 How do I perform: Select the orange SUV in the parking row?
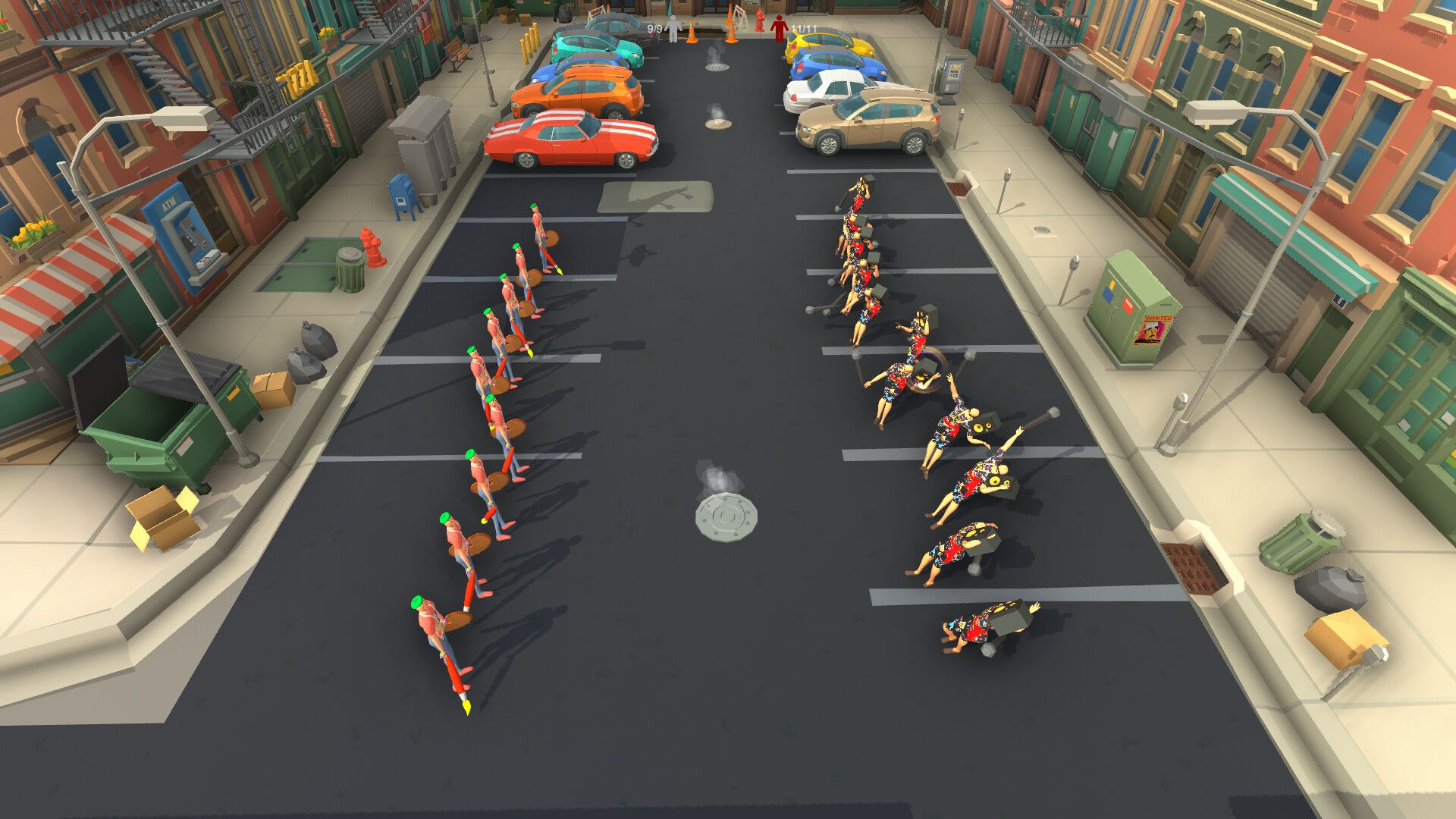[578, 89]
